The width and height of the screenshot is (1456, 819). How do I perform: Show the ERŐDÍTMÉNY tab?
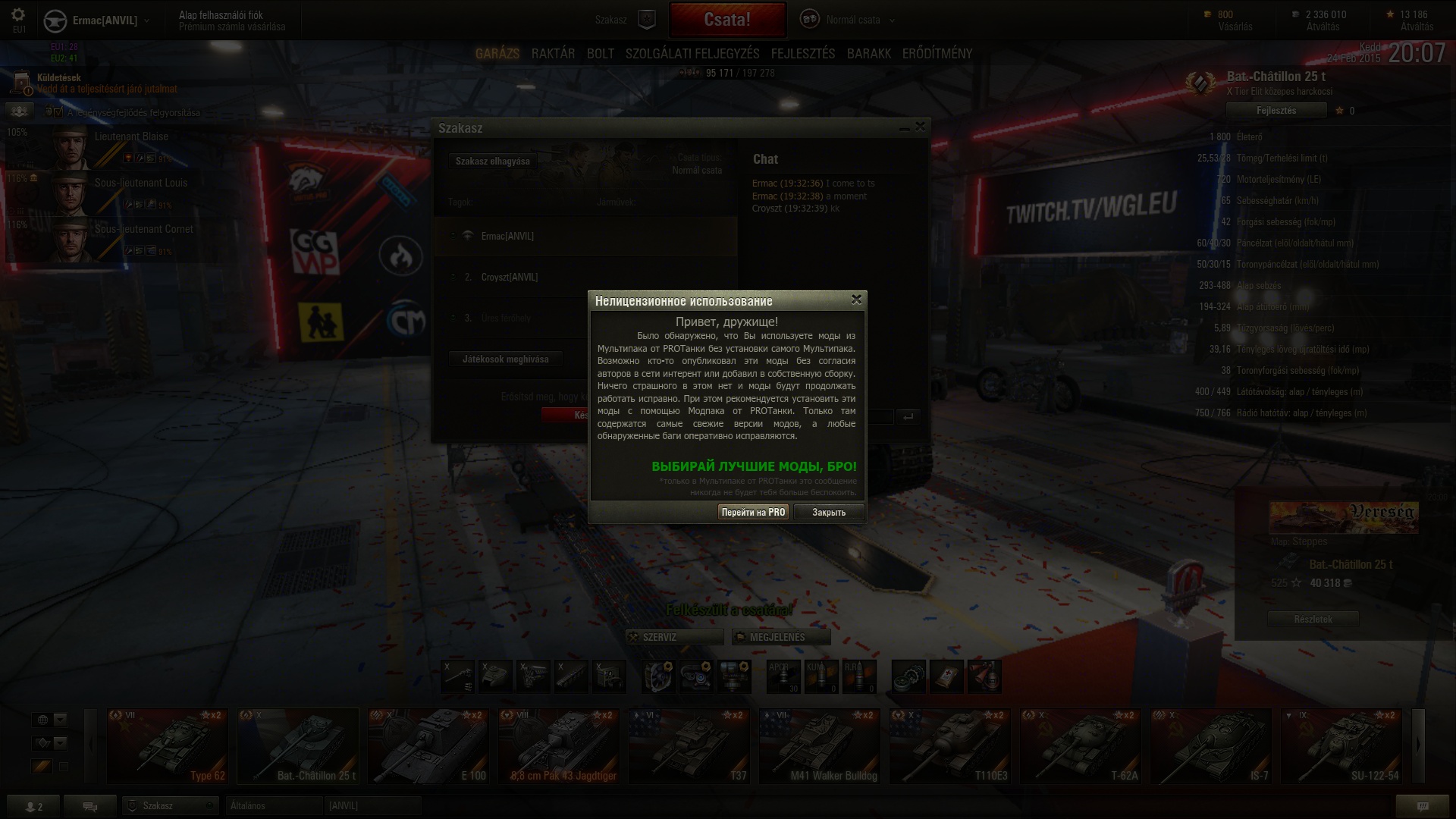click(937, 54)
